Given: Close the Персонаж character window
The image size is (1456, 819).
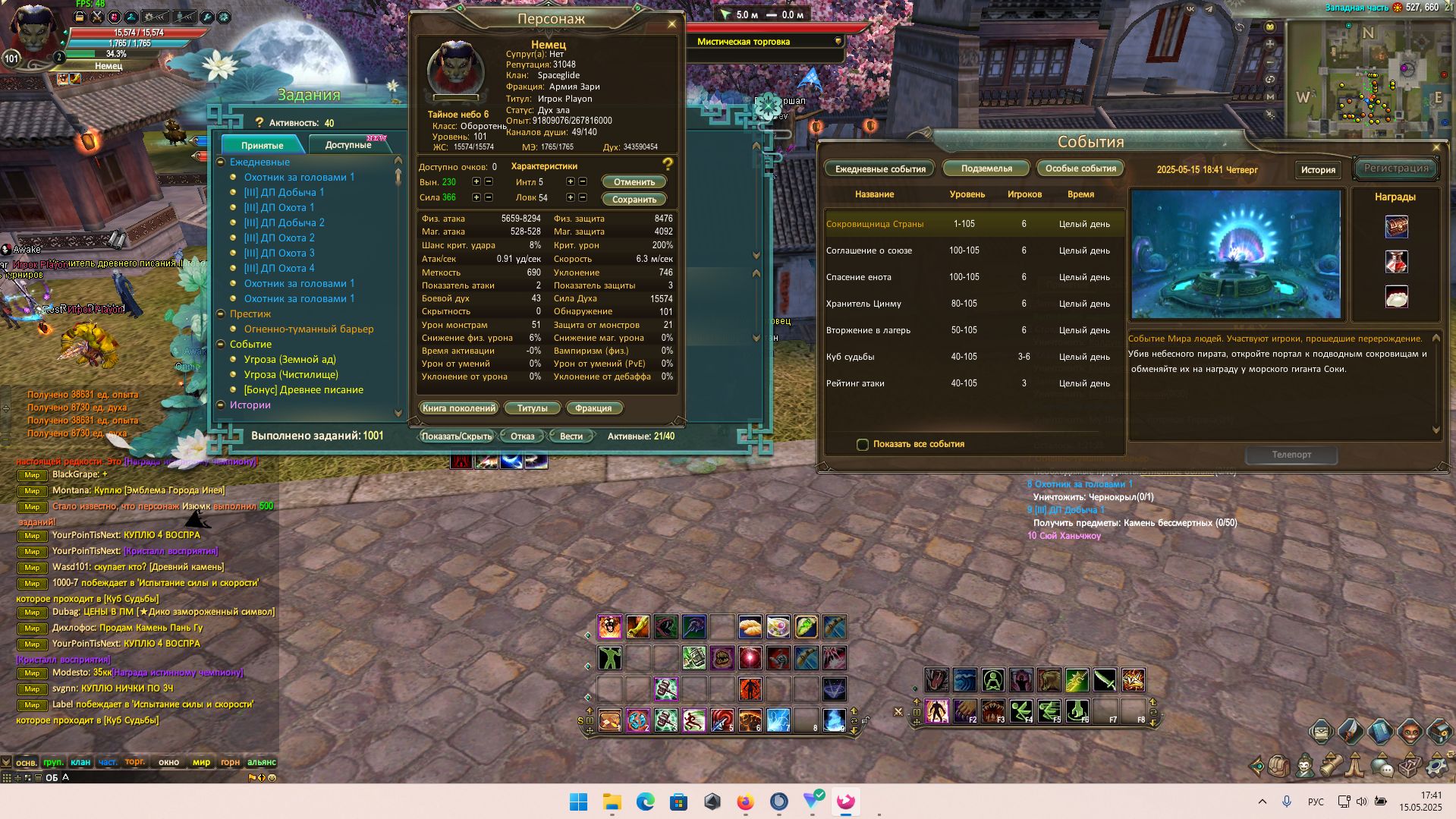Looking at the screenshot, I should click(671, 24).
